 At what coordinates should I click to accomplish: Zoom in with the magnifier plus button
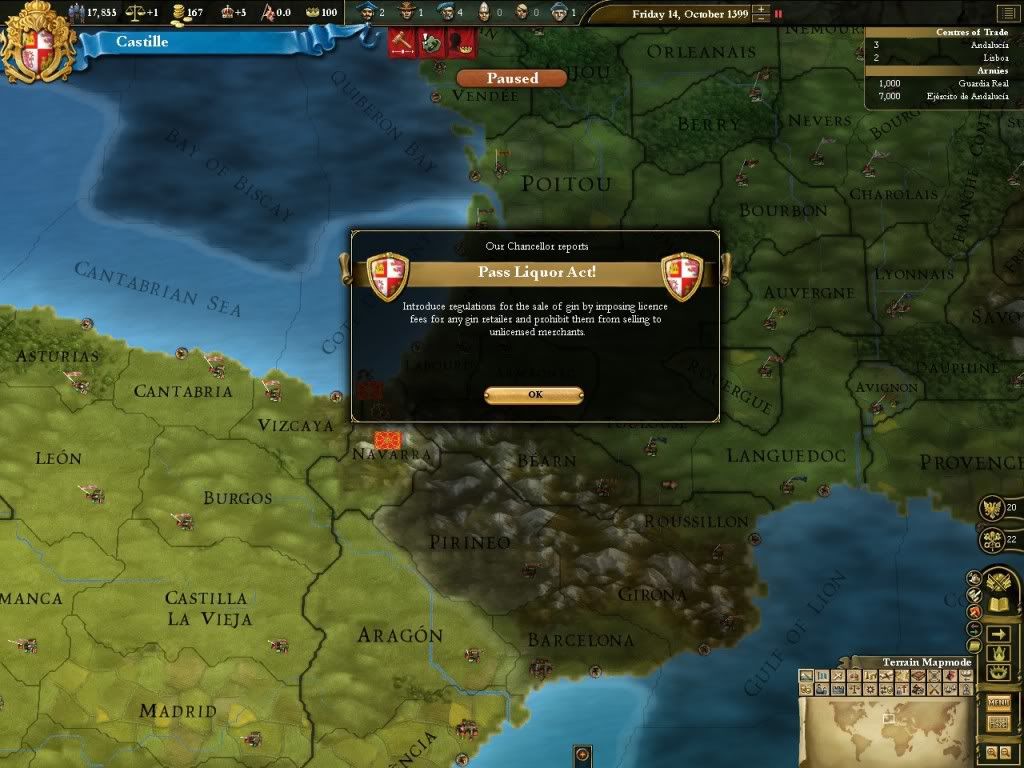click(991, 752)
